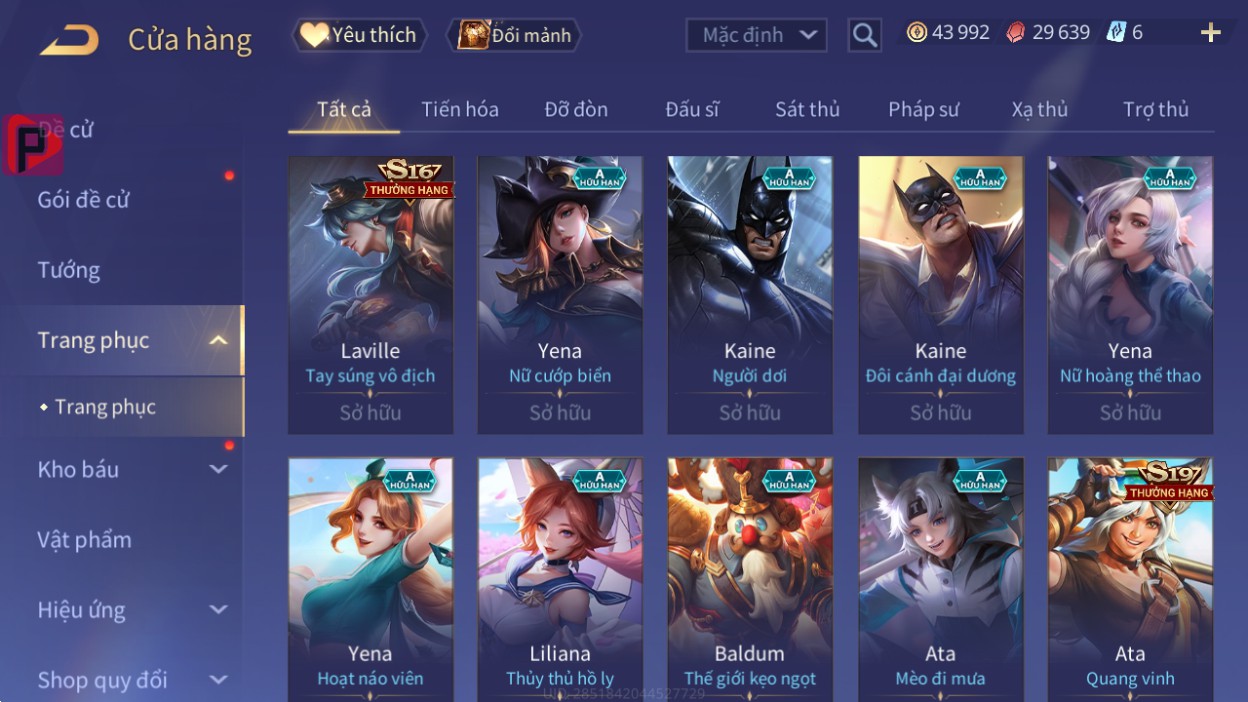Switch to the Xạ thủ tab
Image resolution: width=1248 pixels, height=702 pixels.
1039,109
